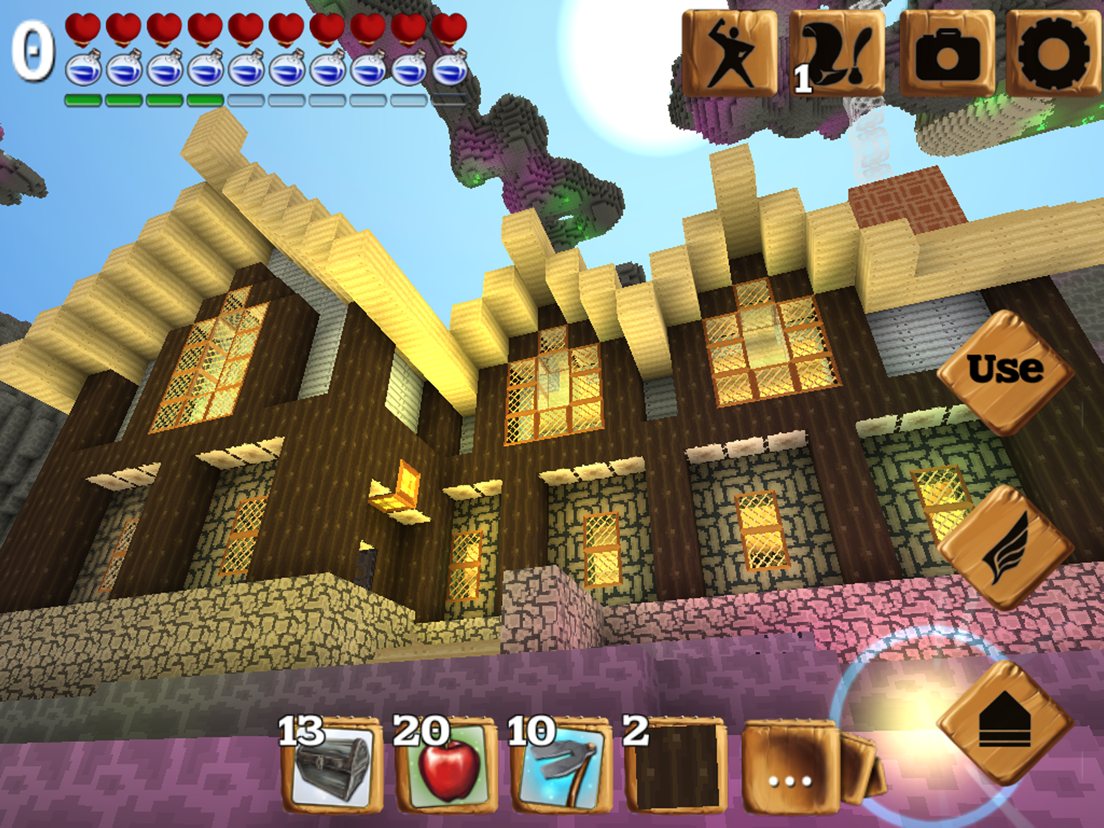This screenshot has height=828, width=1104.
Task: Activate the wing fly button
Action: click(x=1005, y=547)
